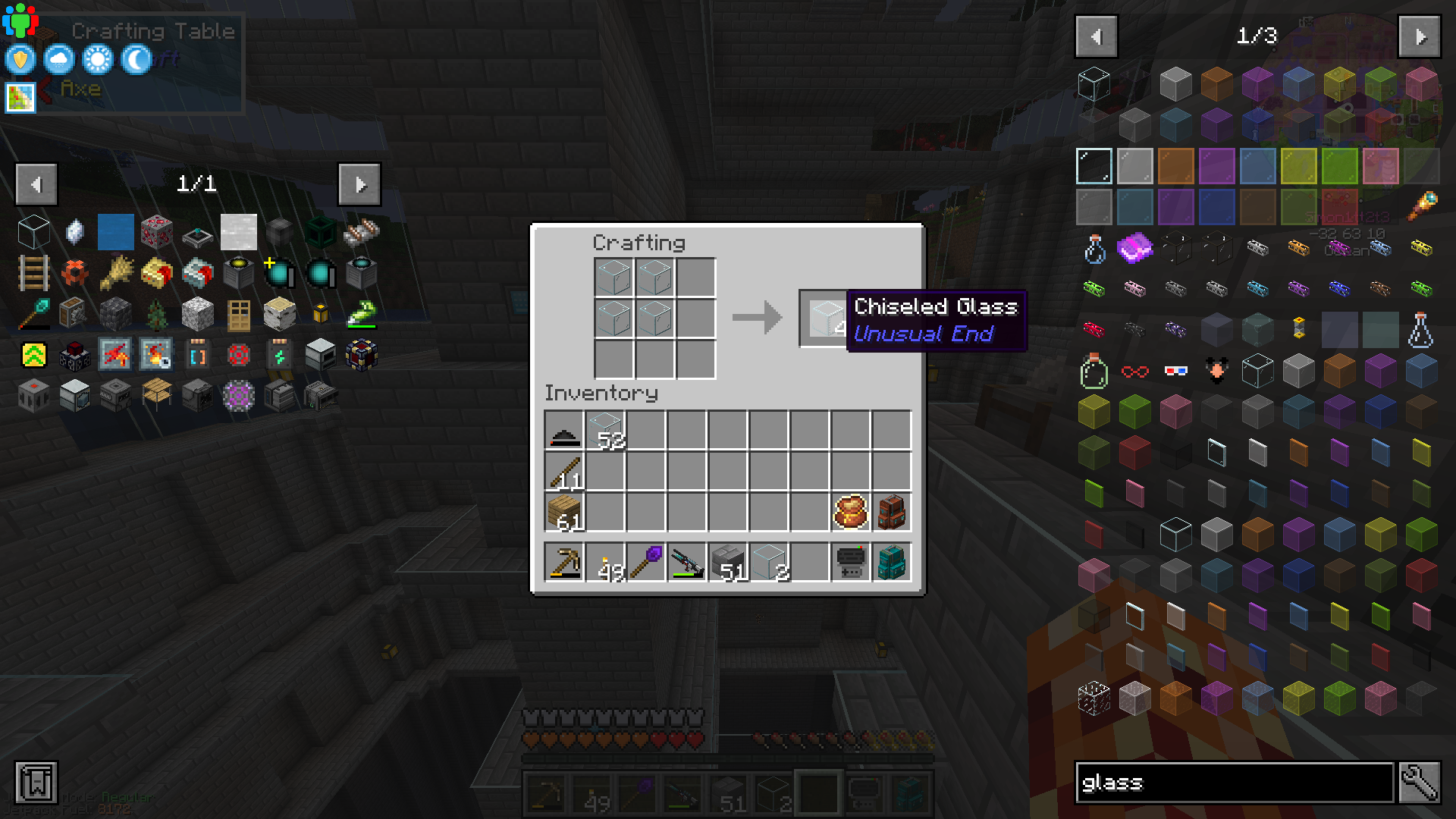Select the purple wand in the hotbar
1456x819 pixels.
click(645, 561)
